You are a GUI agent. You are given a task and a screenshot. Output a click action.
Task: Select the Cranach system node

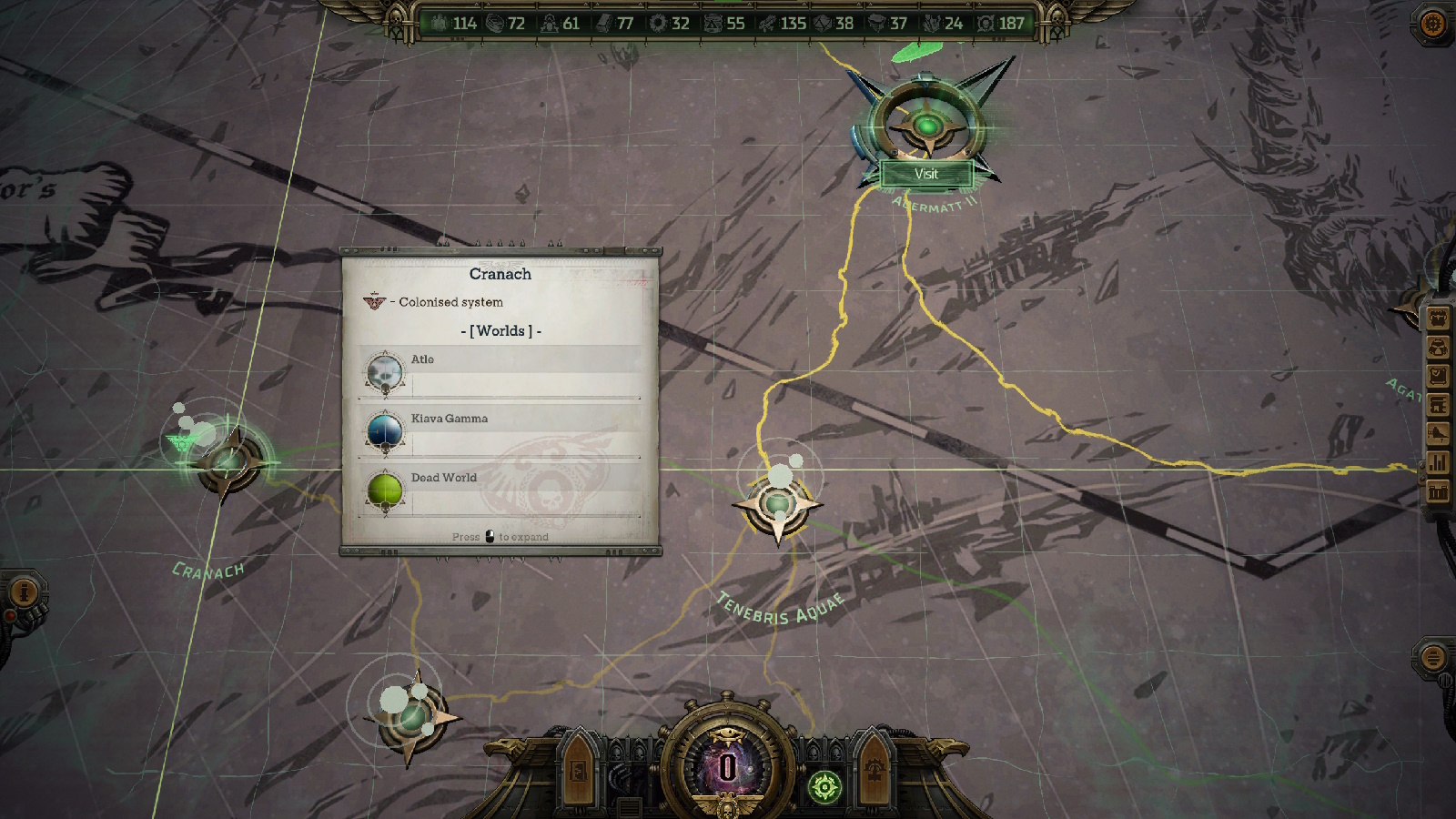pyautogui.click(x=227, y=462)
